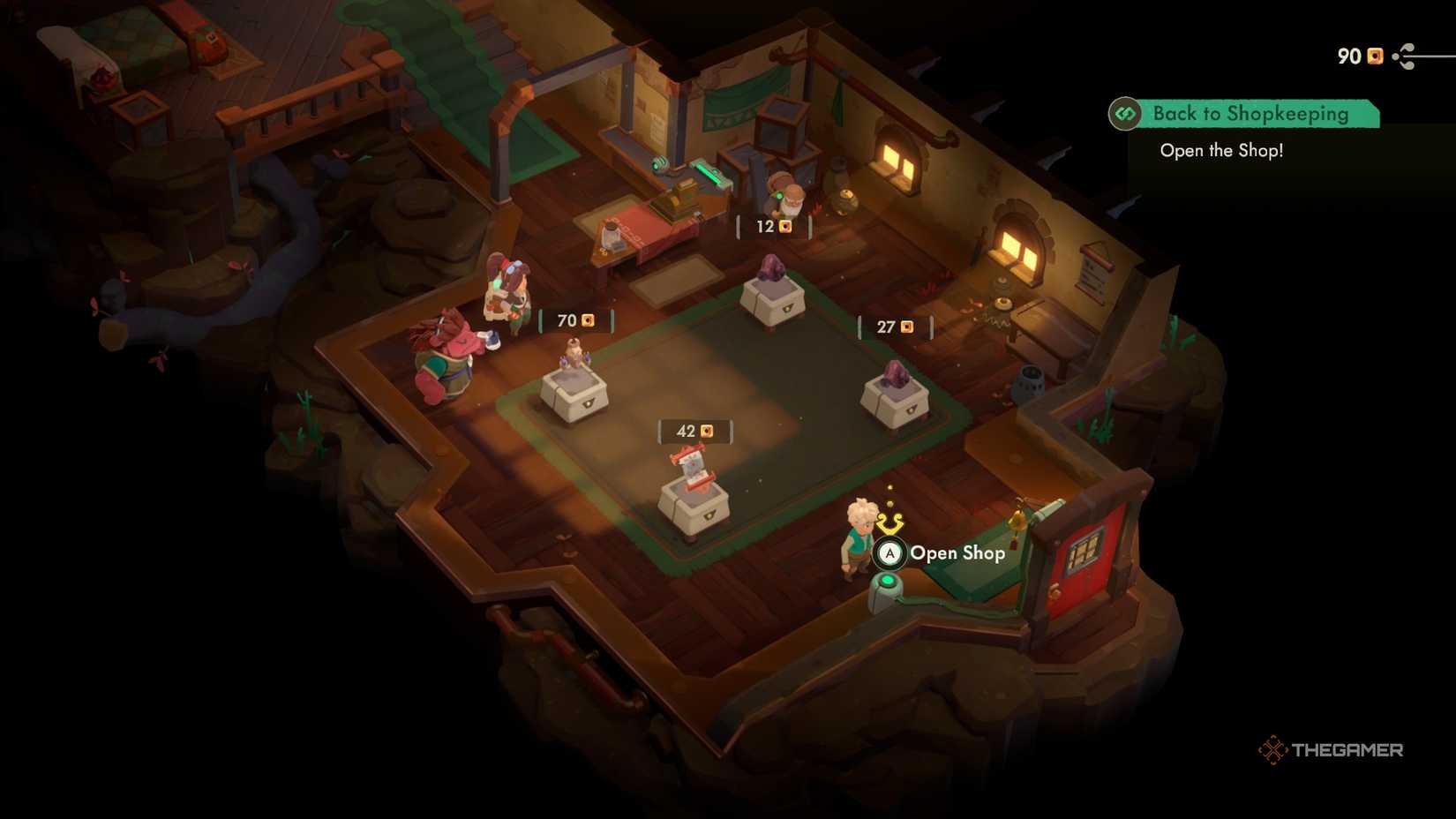Click the gold coin icon beside 90
1456x819 pixels.
[x=1373, y=55]
